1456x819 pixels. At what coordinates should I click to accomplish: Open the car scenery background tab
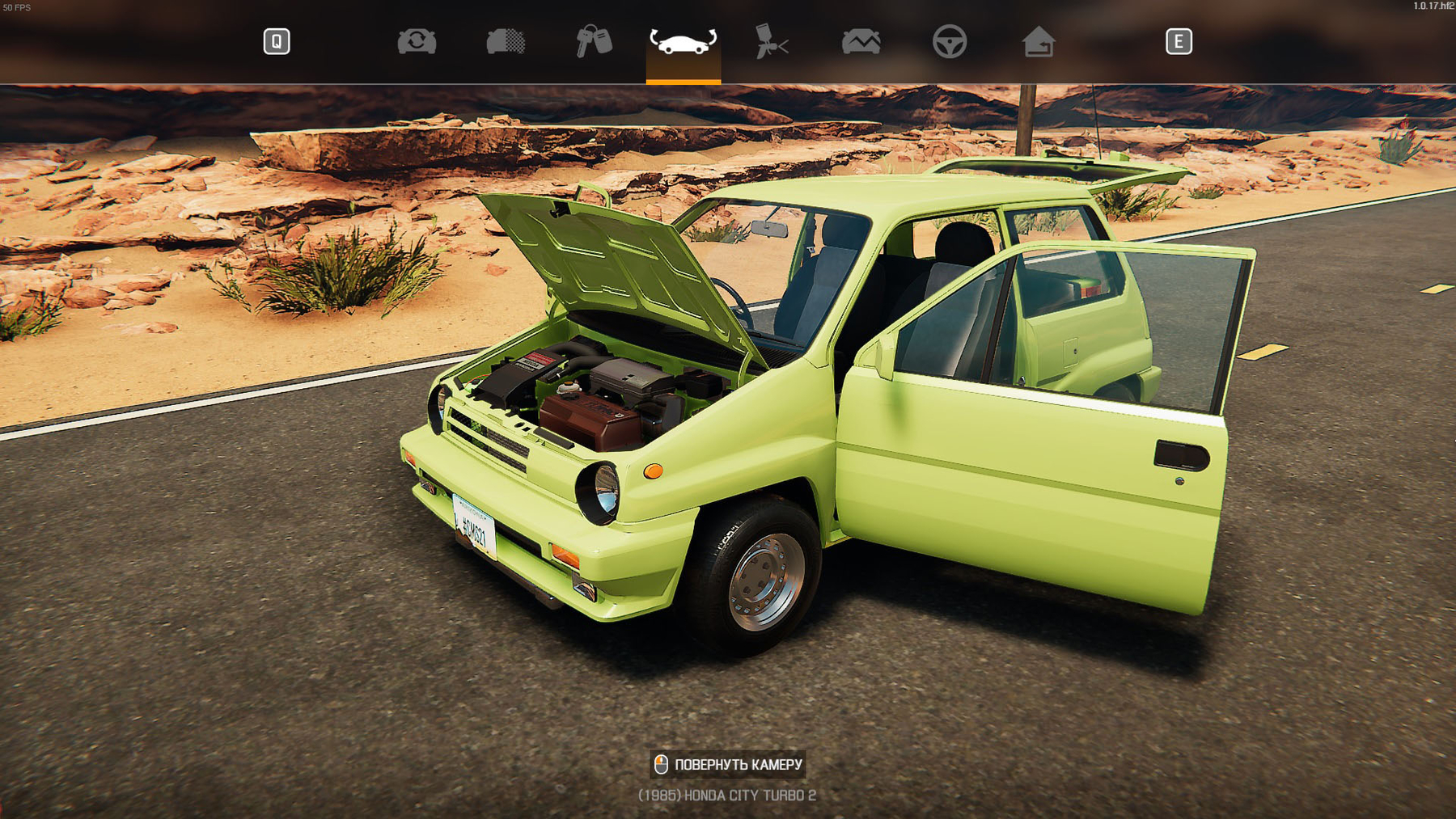861,41
